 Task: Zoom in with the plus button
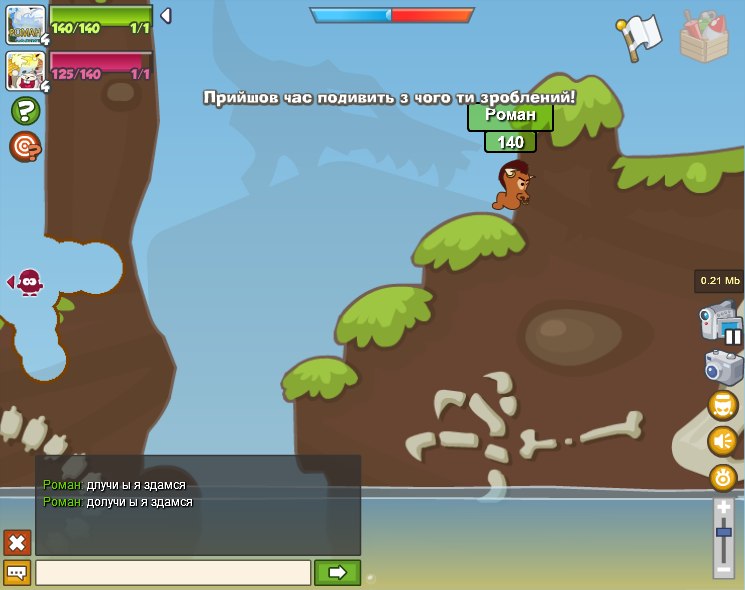click(x=723, y=508)
